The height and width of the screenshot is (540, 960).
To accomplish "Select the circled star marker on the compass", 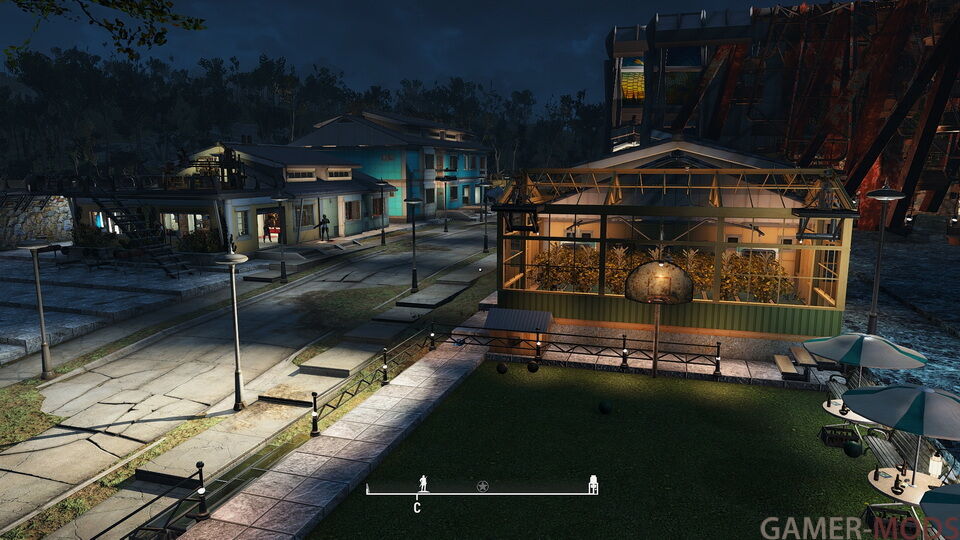I will click(483, 486).
